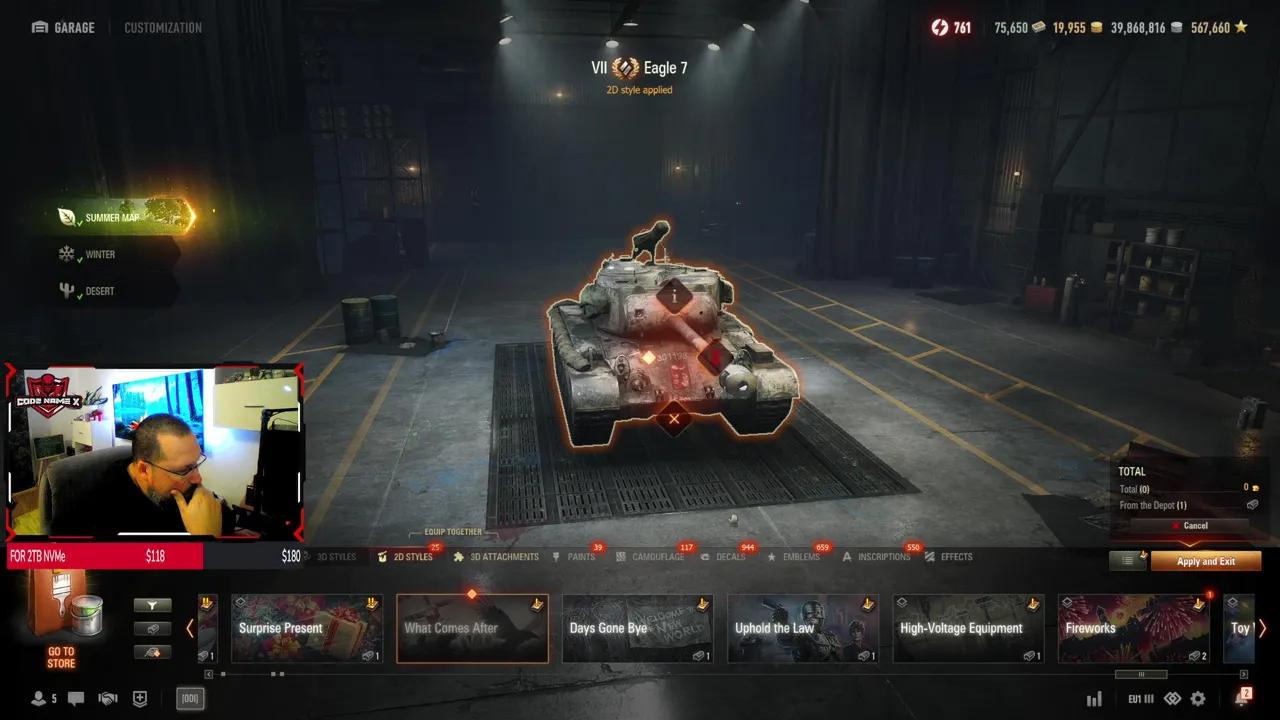Switch to the Winter map type
This screenshot has height=720, width=1280.
(x=99, y=254)
